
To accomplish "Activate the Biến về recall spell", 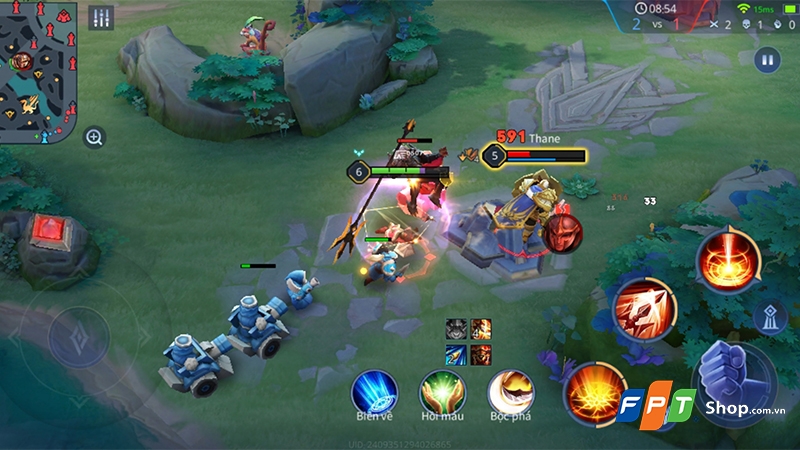I will pos(375,392).
